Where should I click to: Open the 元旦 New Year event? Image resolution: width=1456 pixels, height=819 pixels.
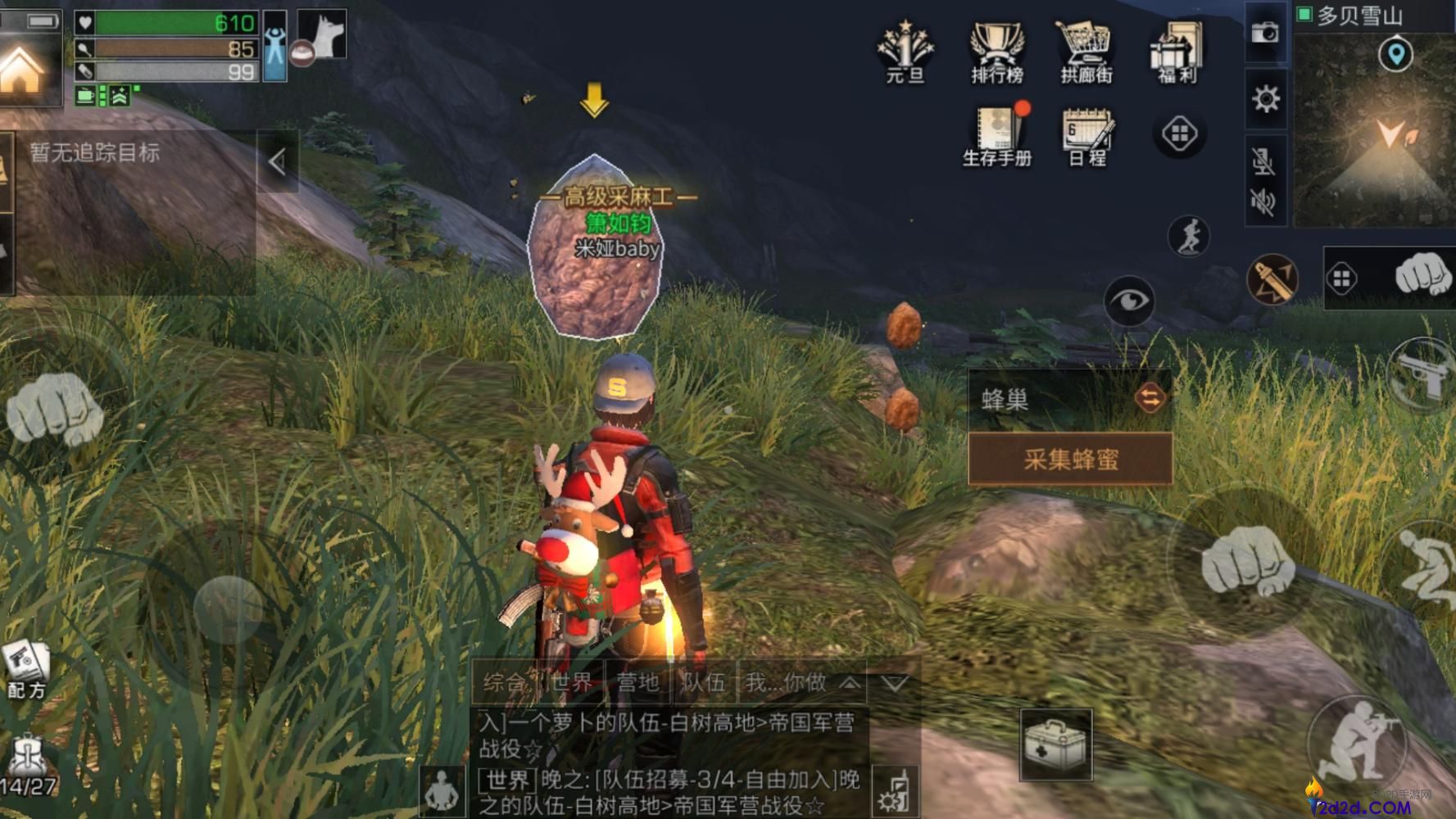point(904,49)
